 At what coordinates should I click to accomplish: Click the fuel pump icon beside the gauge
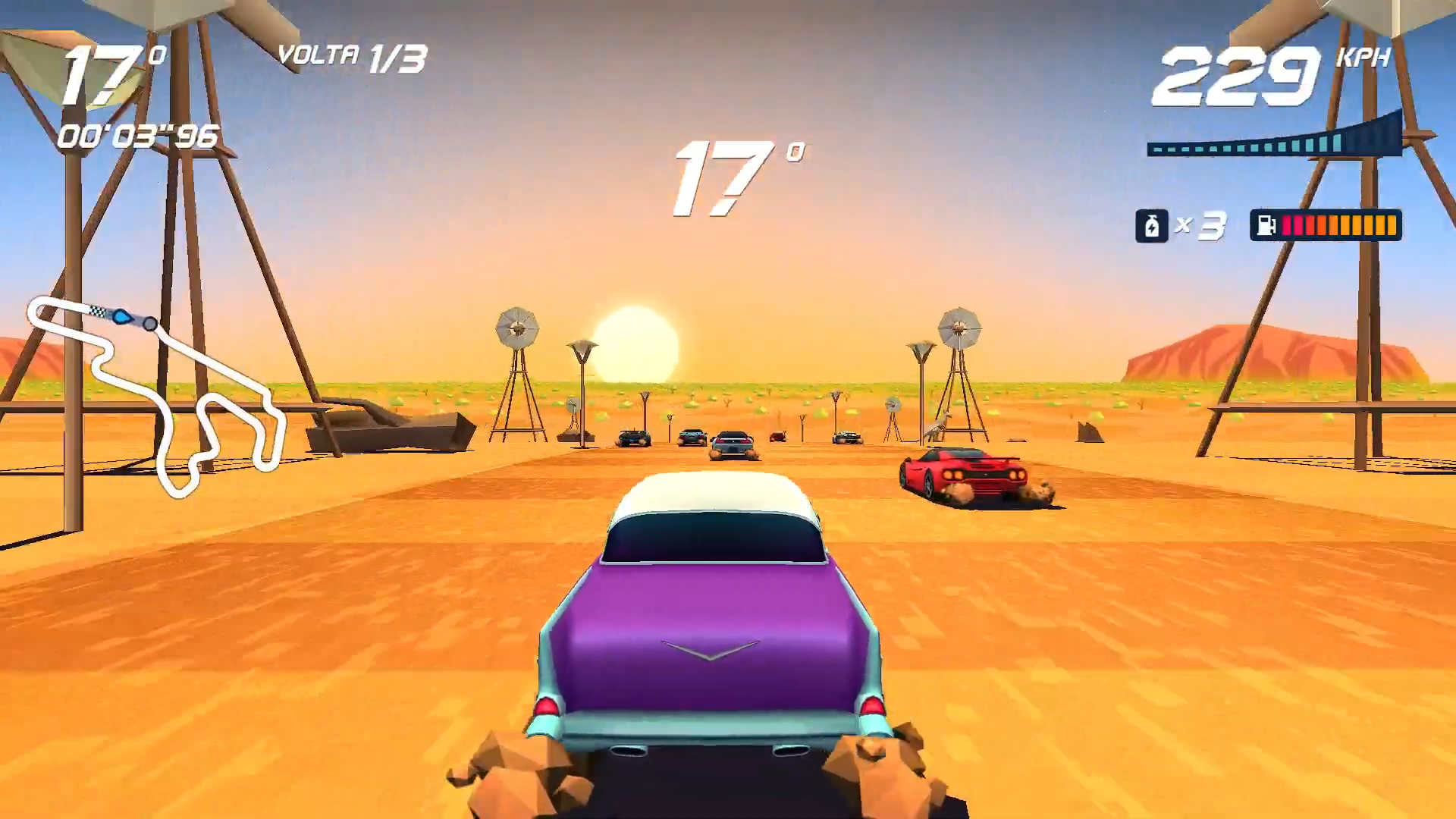click(x=1266, y=225)
